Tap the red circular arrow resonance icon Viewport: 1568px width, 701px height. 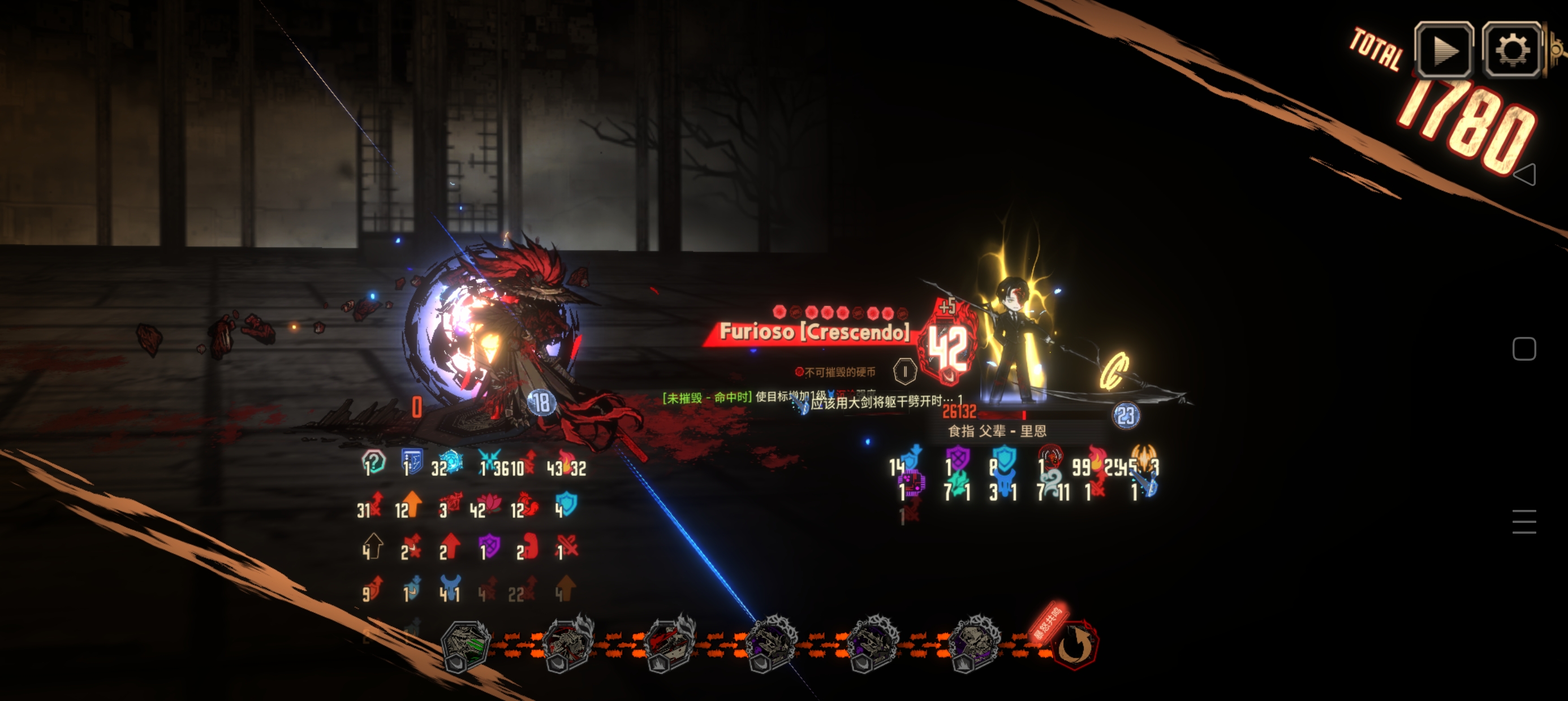[1075, 644]
